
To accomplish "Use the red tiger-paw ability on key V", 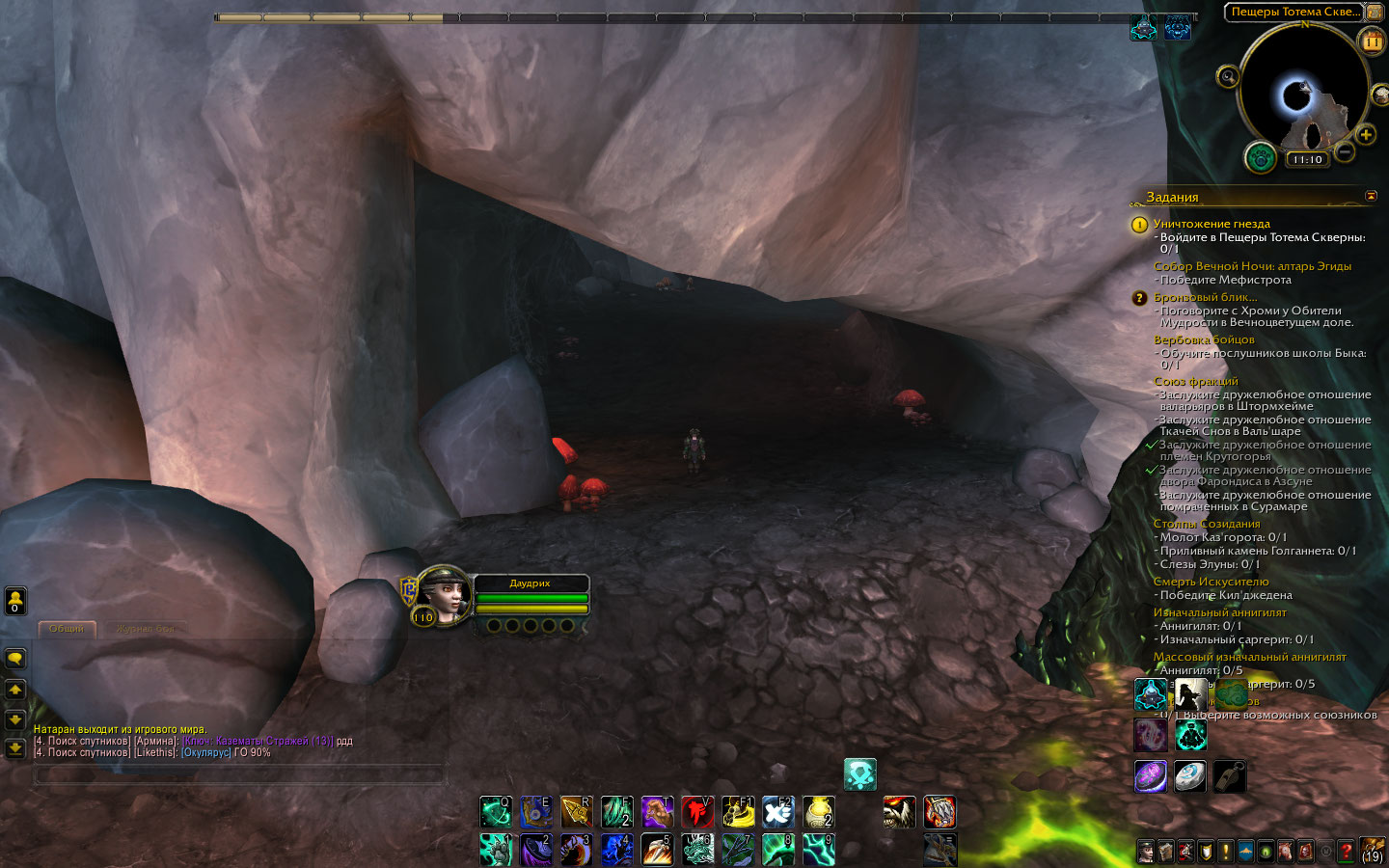I will pos(697,812).
